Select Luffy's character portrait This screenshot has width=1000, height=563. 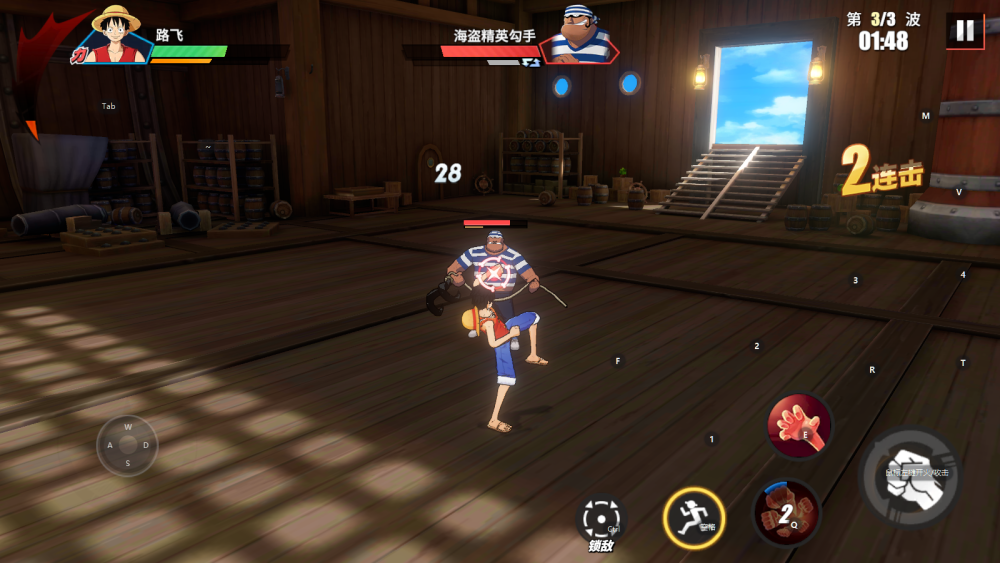[x=116, y=34]
